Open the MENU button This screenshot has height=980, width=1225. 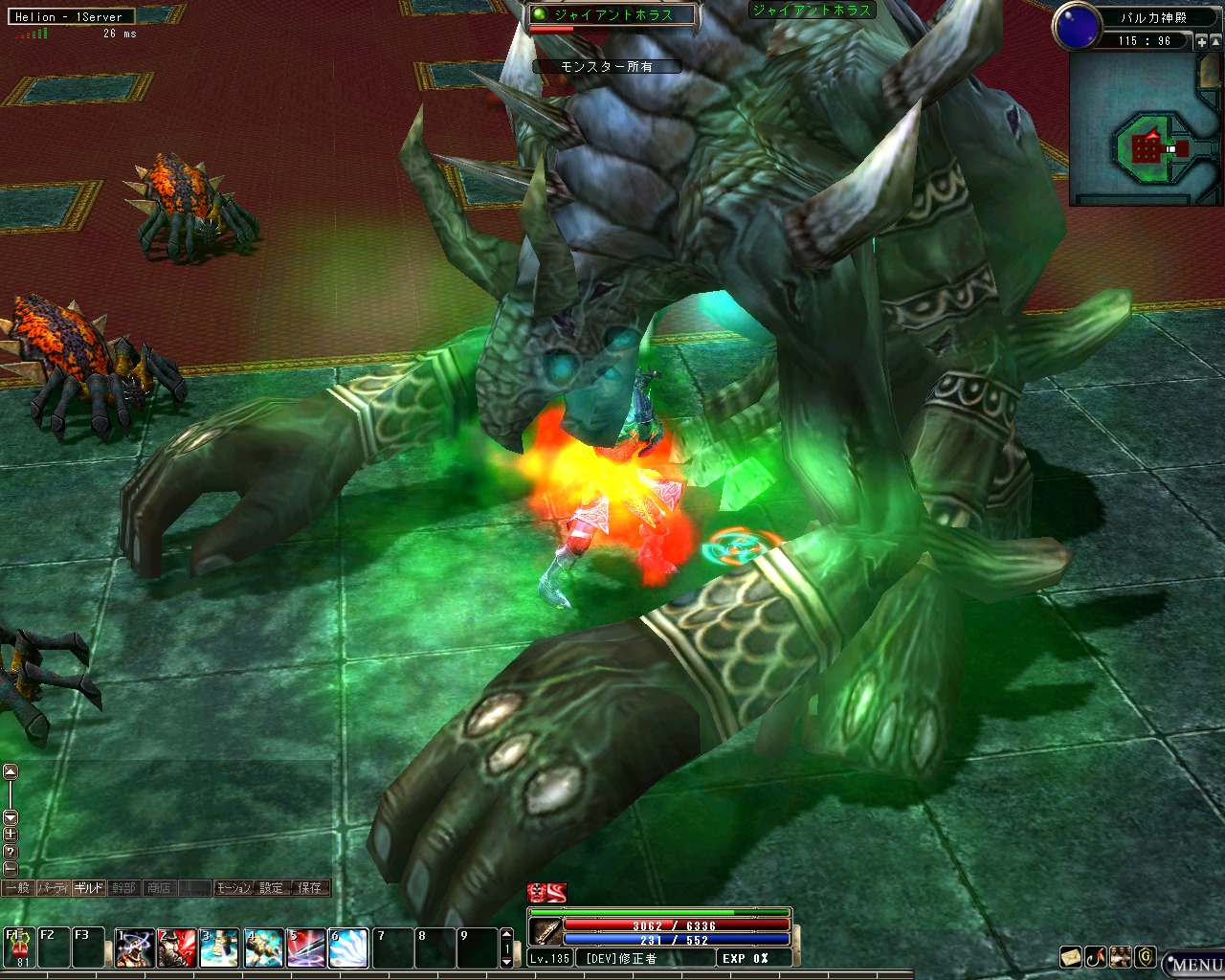pos(1194,964)
